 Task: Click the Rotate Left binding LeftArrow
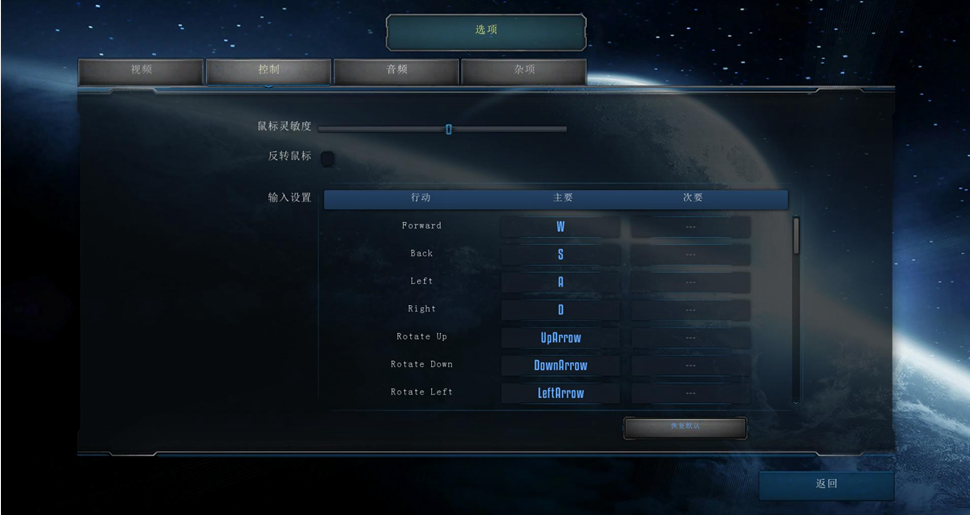tap(560, 393)
